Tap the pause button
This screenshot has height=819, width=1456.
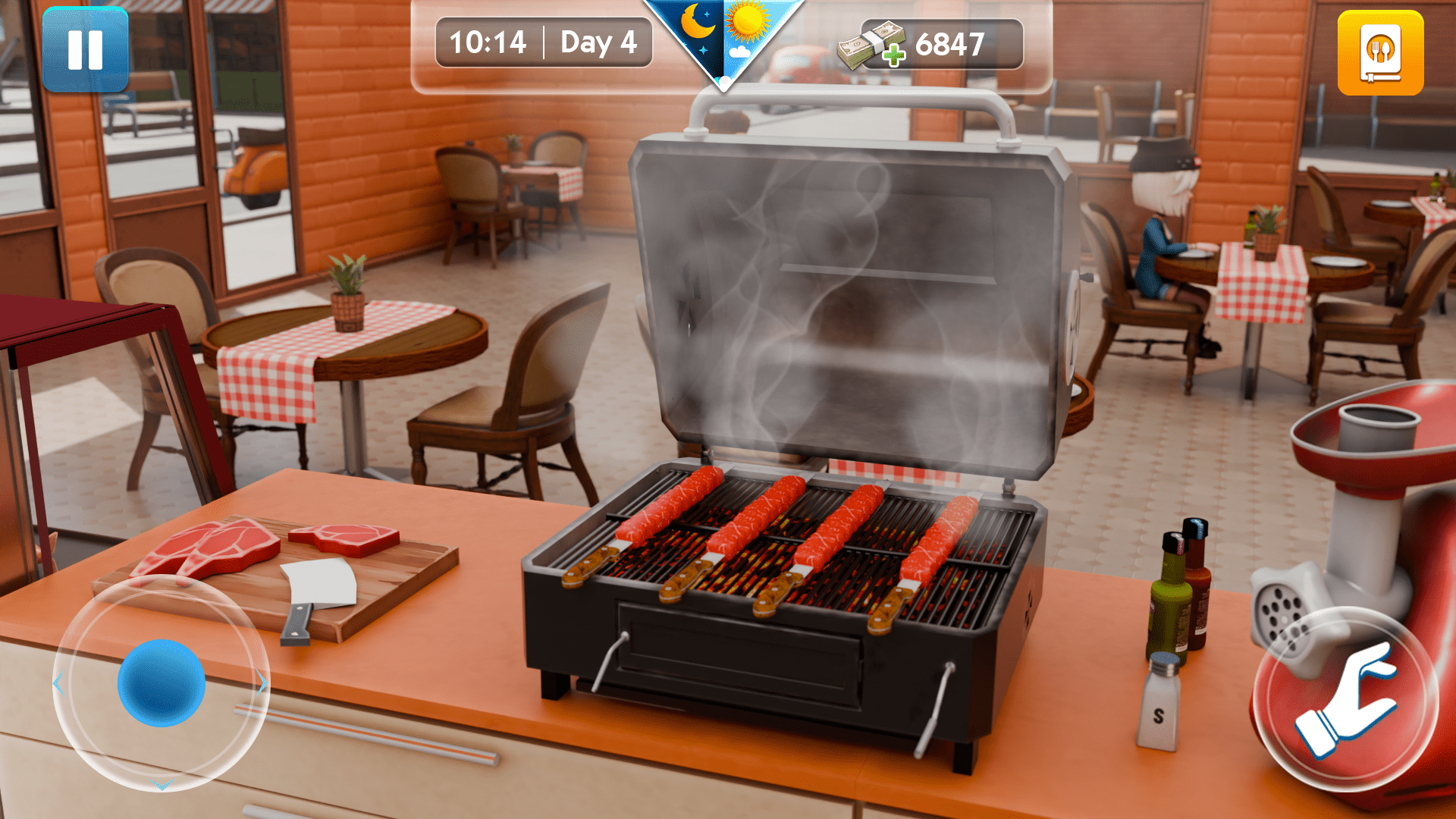point(86,51)
